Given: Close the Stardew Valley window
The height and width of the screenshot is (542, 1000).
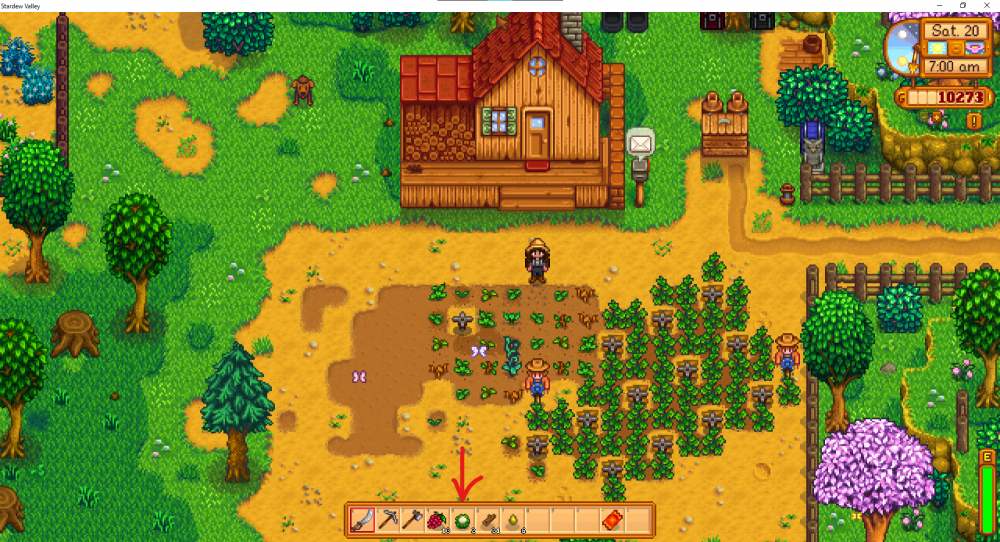Looking at the screenshot, I should pyautogui.click(x=986, y=5).
